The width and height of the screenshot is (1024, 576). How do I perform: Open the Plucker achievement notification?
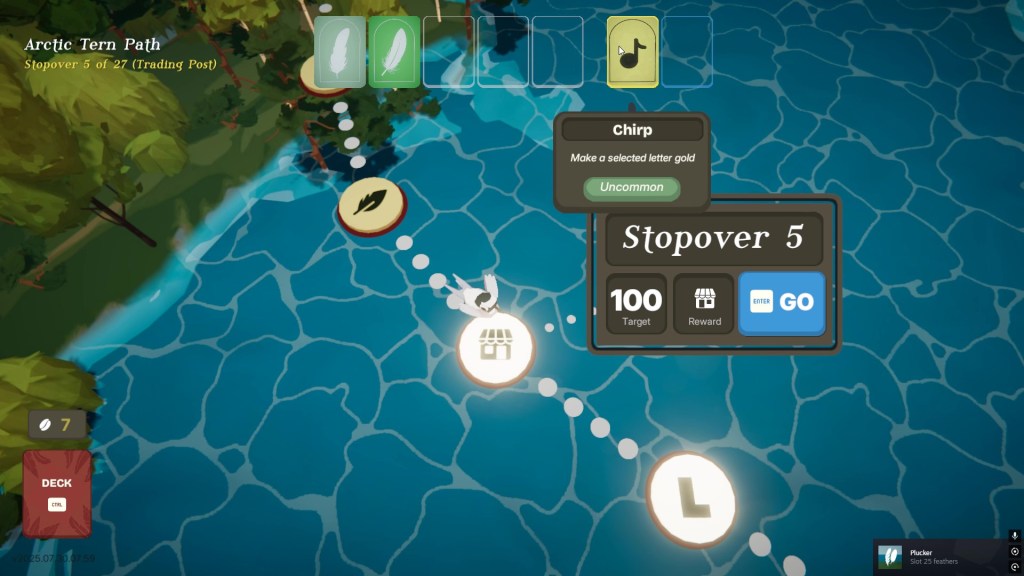tap(940, 556)
